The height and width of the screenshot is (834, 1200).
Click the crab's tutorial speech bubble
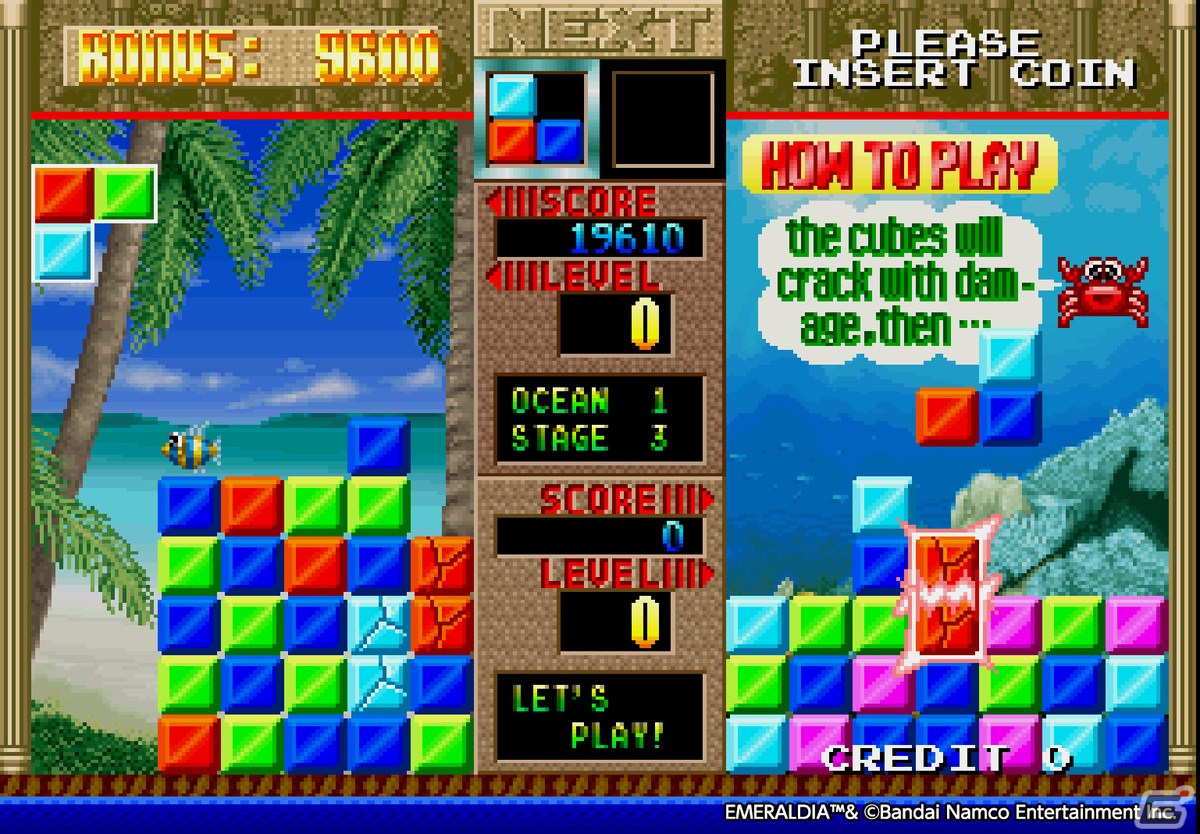pyautogui.click(x=897, y=283)
